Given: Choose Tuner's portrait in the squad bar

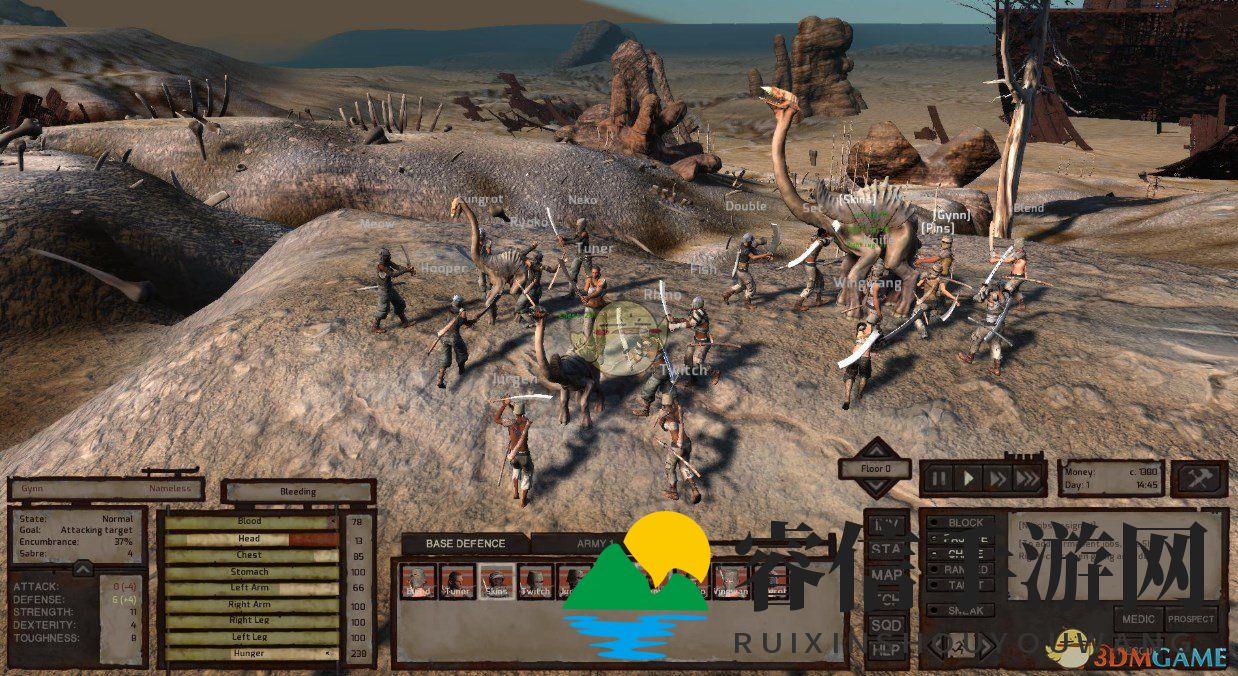Looking at the screenshot, I should (x=457, y=579).
